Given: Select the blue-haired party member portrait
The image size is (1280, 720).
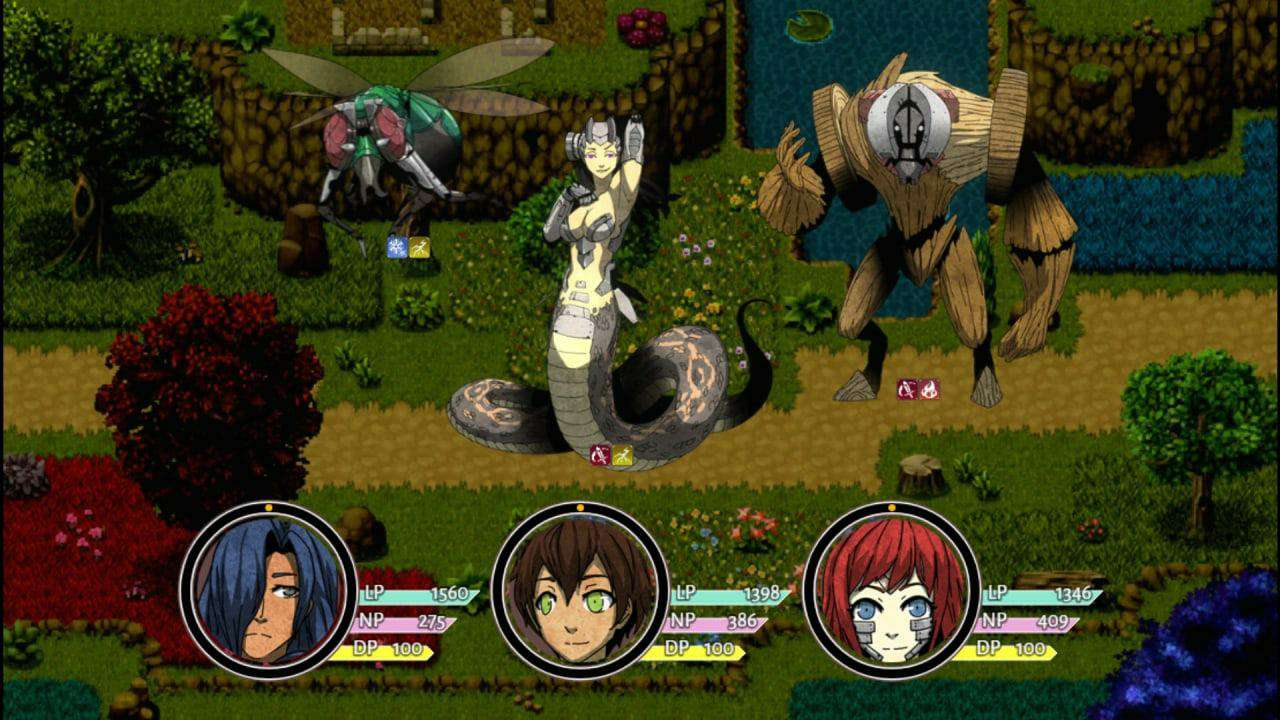Looking at the screenshot, I should tap(268, 588).
